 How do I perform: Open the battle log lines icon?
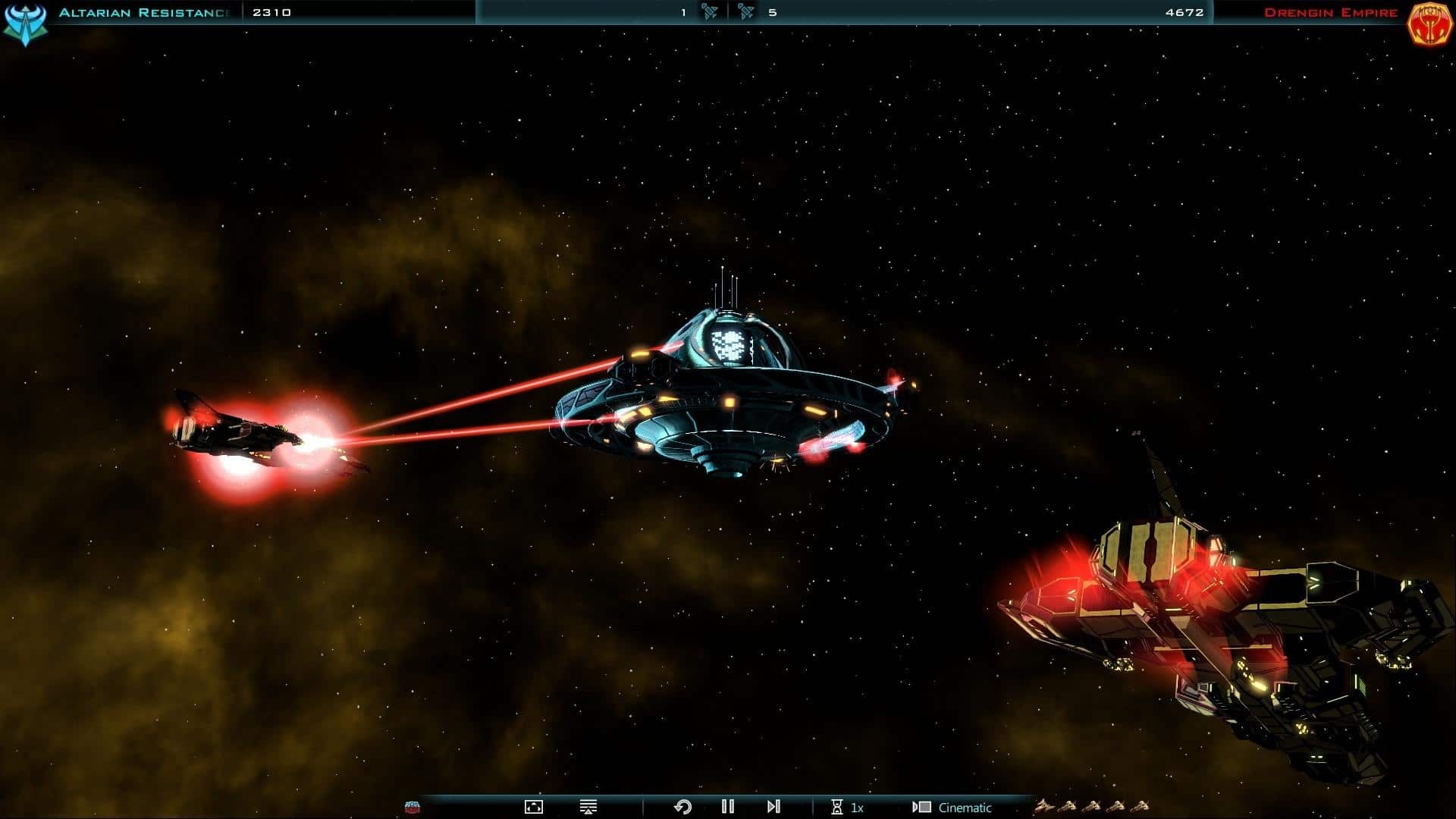tap(588, 807)
